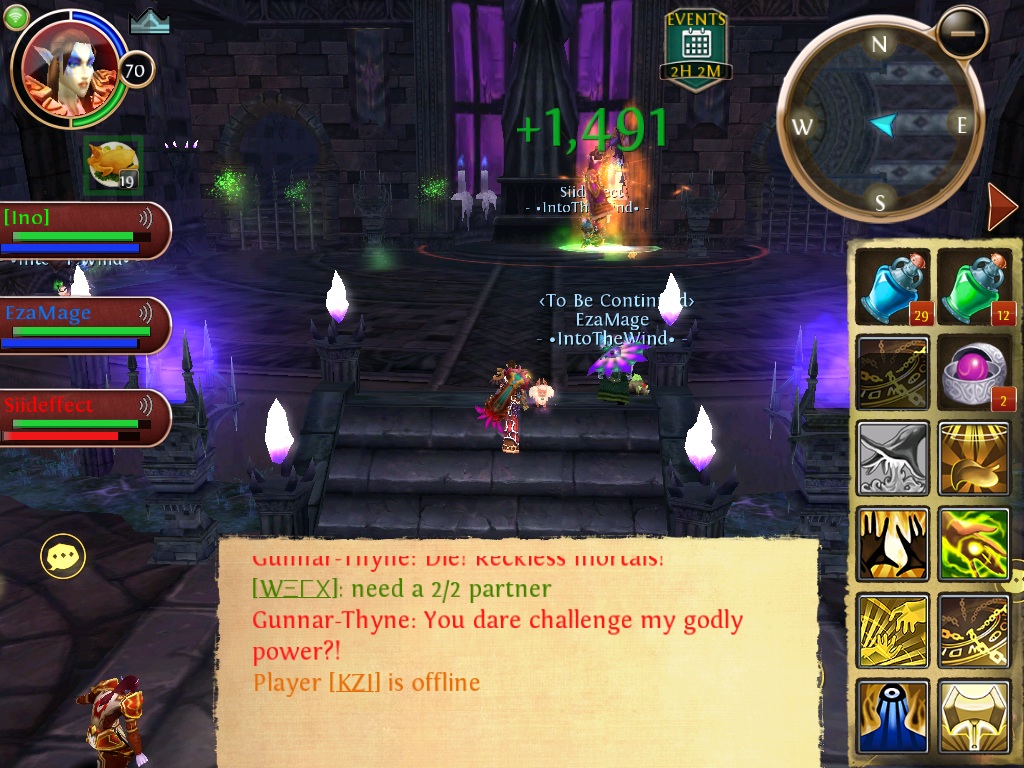Use the golden hammer skill
The width and height of the screenshot is (1024, 768).
pyautogui.click(x=975, y=716)
